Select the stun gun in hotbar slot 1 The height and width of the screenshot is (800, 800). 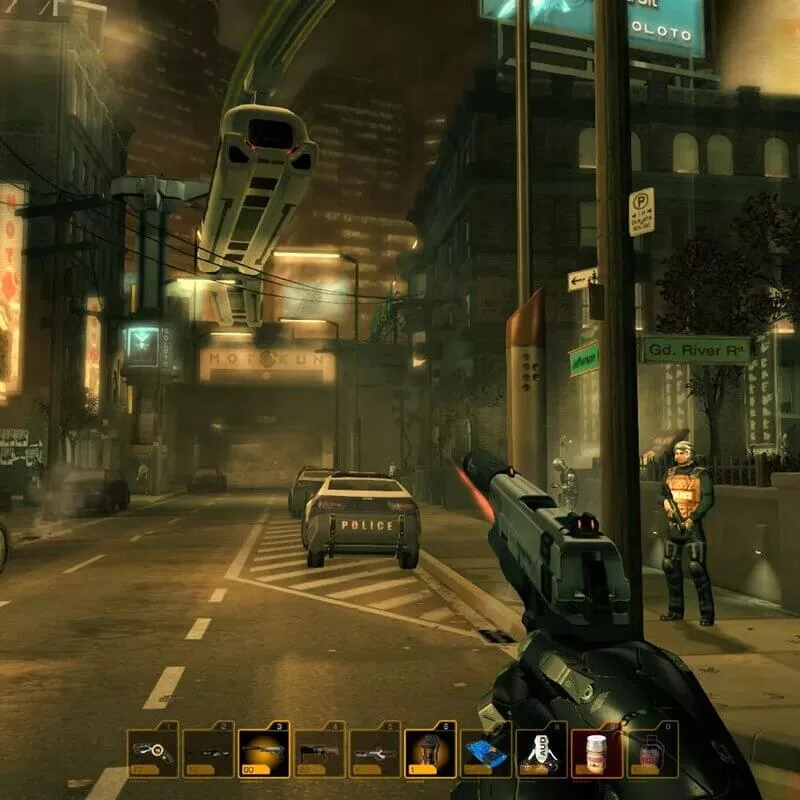152,750
